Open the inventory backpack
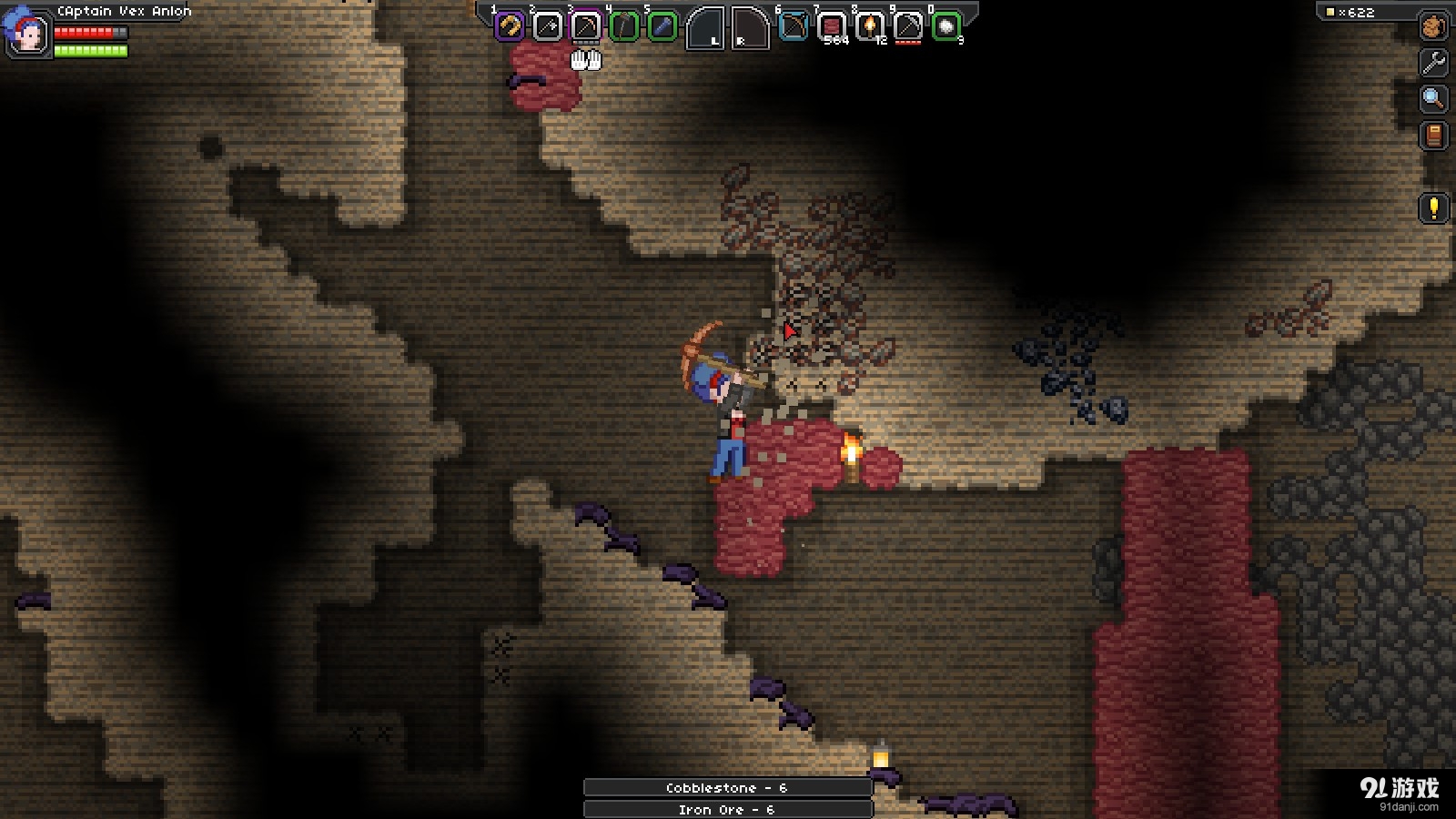This screenshot has width=1456, height=819. coord(1434,27)
